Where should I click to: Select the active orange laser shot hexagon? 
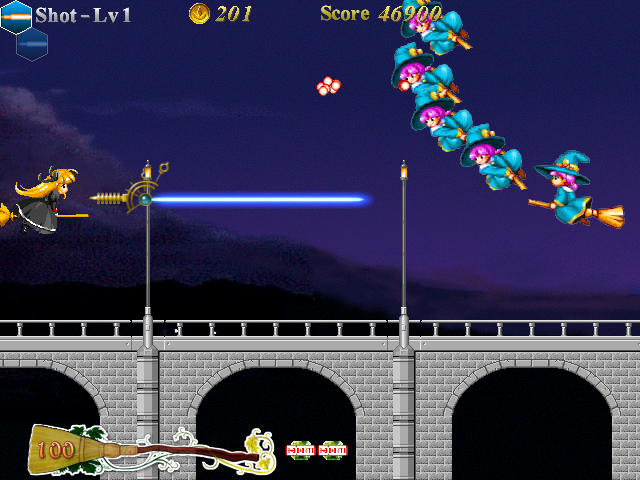click(16, 16)
